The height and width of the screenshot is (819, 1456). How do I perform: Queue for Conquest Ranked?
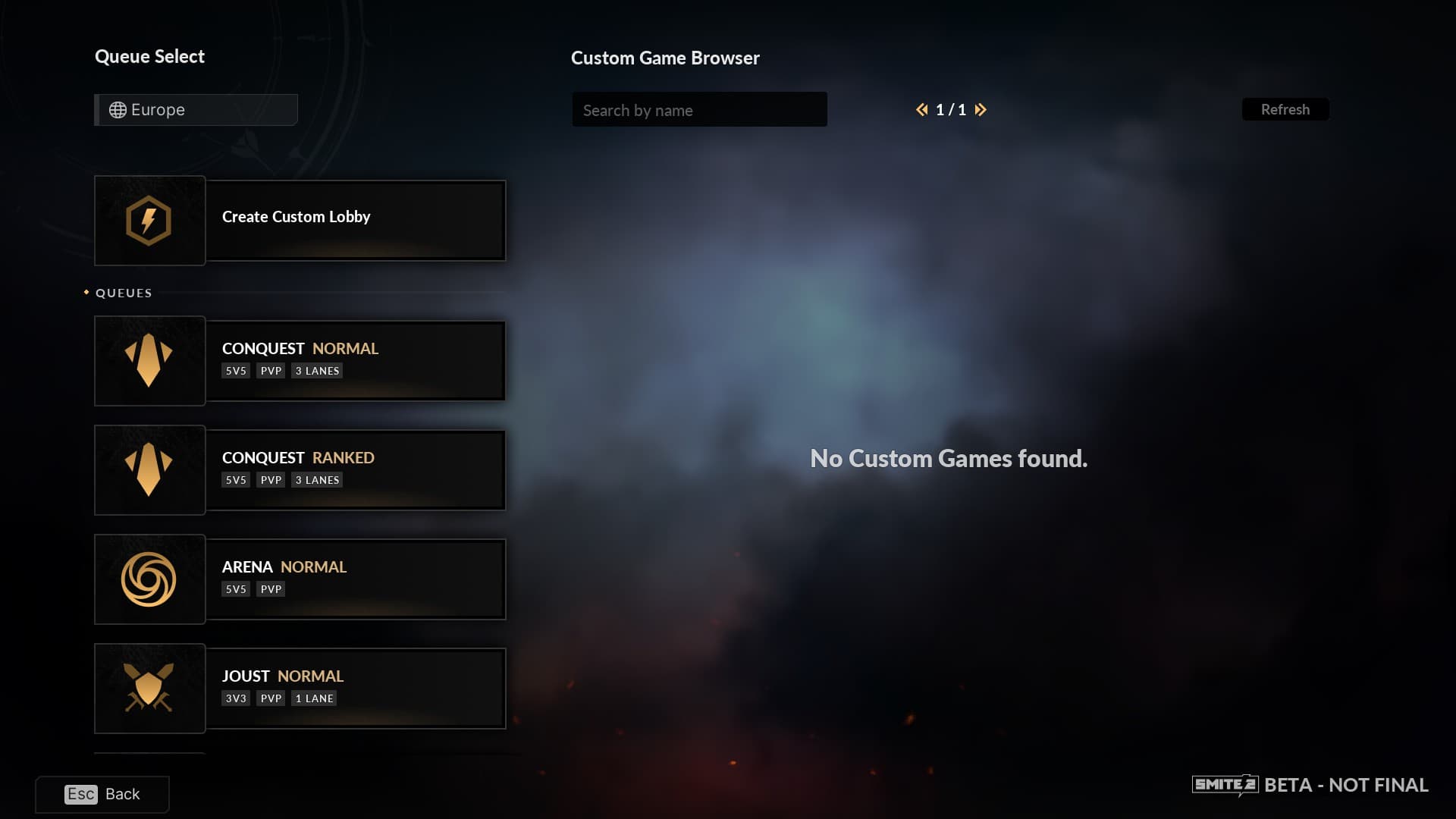[x=300, y=470]
